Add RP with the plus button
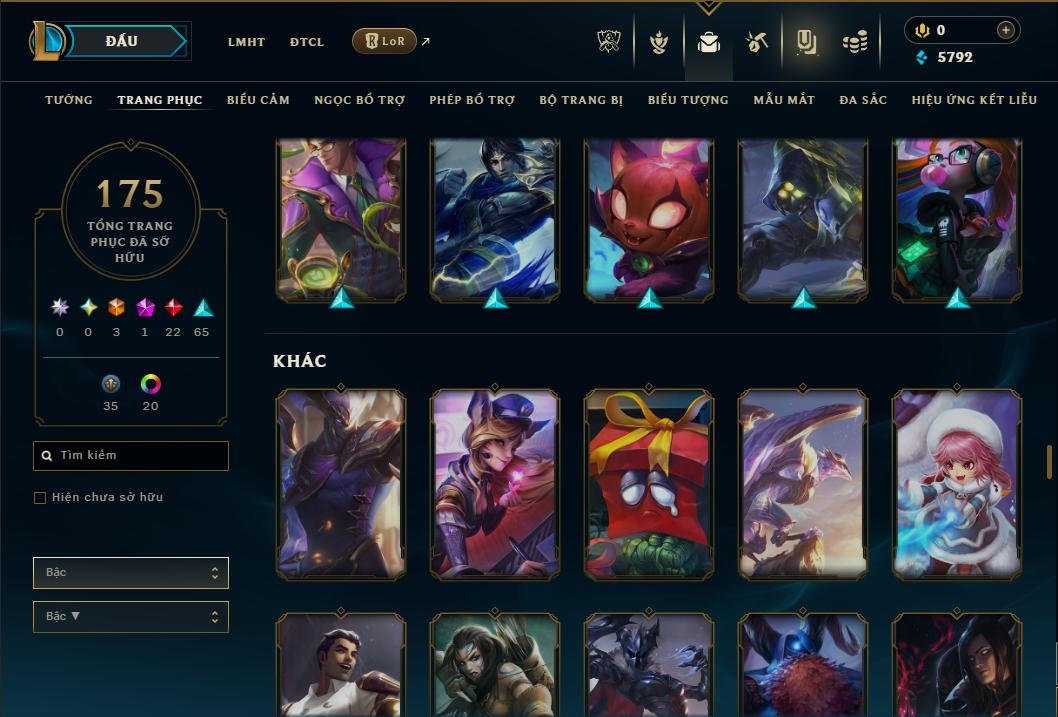The image size is (1058, 717). 1006,30
